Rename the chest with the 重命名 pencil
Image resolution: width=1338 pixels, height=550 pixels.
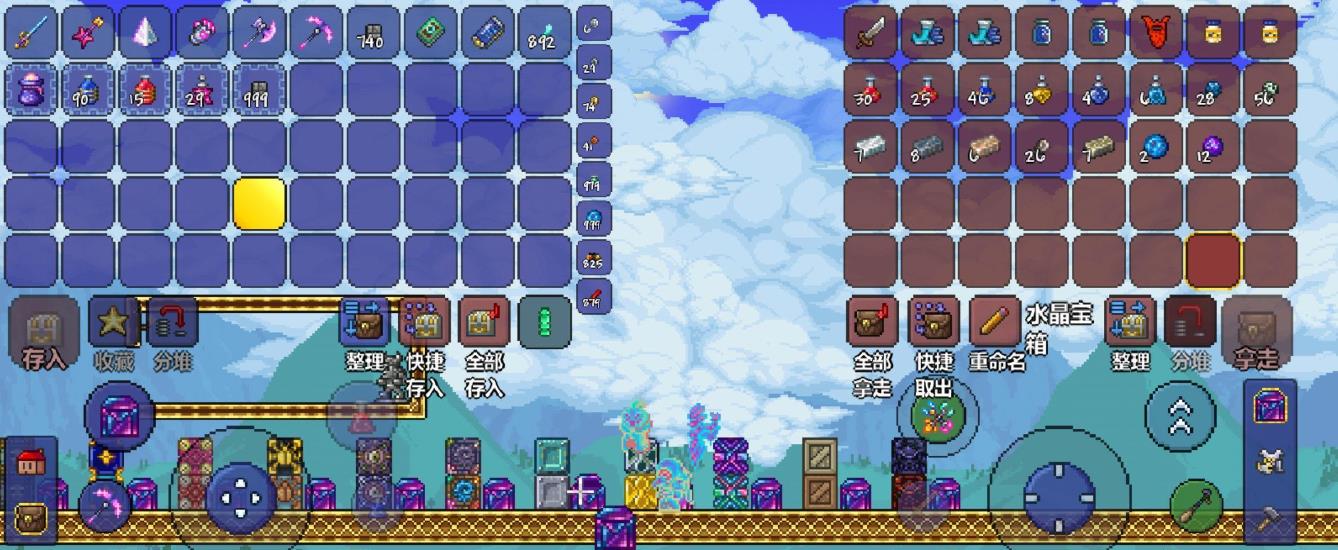click(994, 322)
